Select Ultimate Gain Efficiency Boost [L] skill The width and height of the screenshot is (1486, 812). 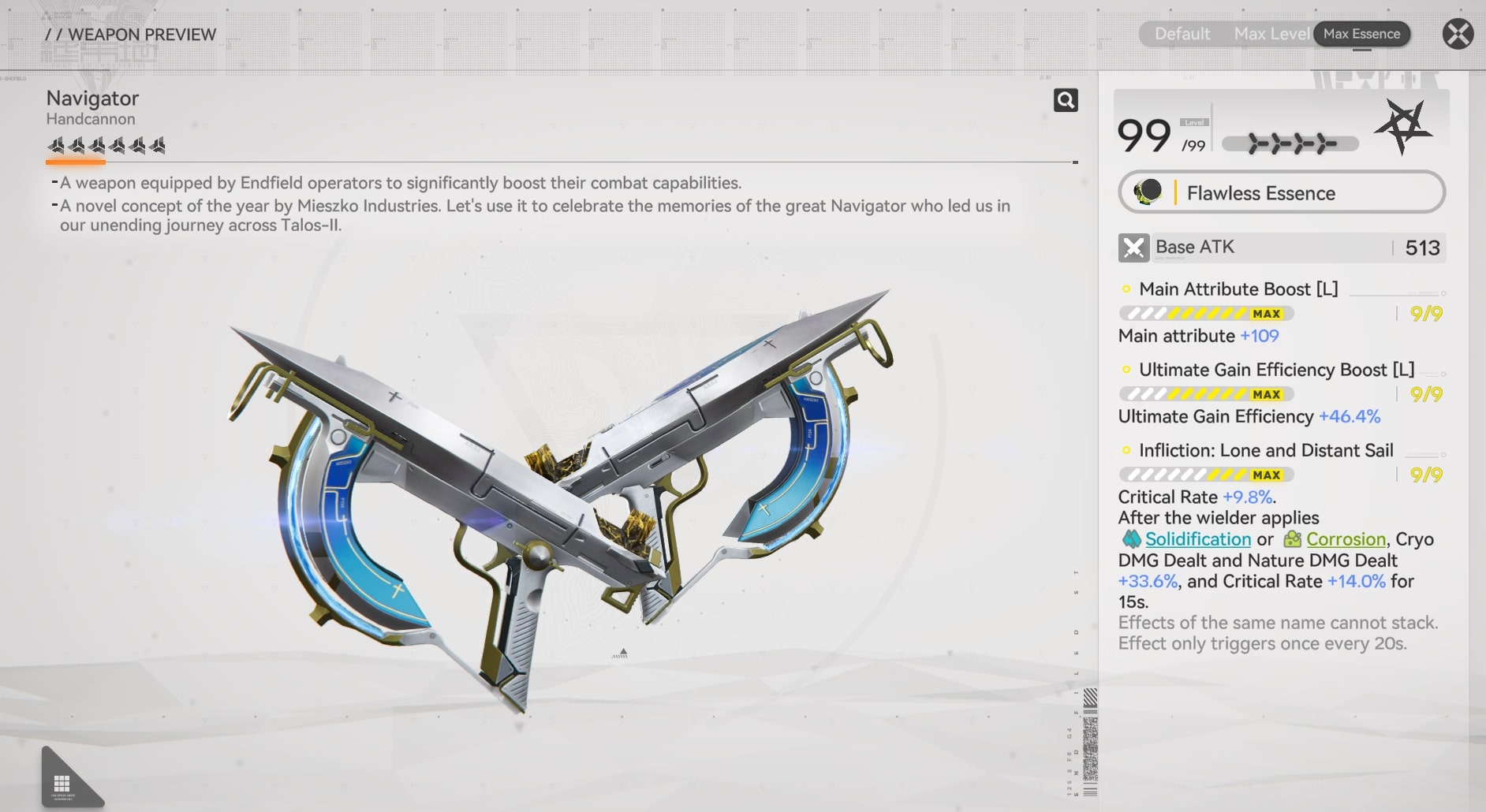tap(1275, 370)
